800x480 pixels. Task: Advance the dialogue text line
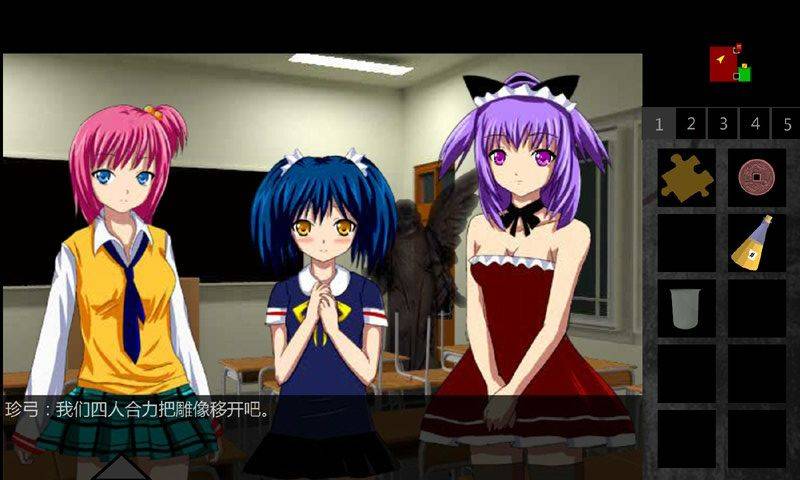pyautogui.click(x=320, y=410)
